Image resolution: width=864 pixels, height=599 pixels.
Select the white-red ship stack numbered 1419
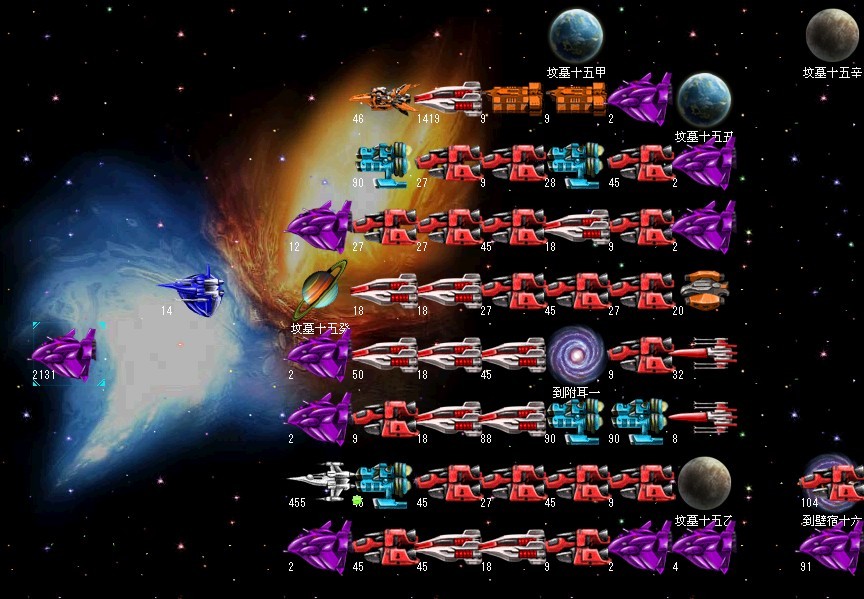pos(447,99)
